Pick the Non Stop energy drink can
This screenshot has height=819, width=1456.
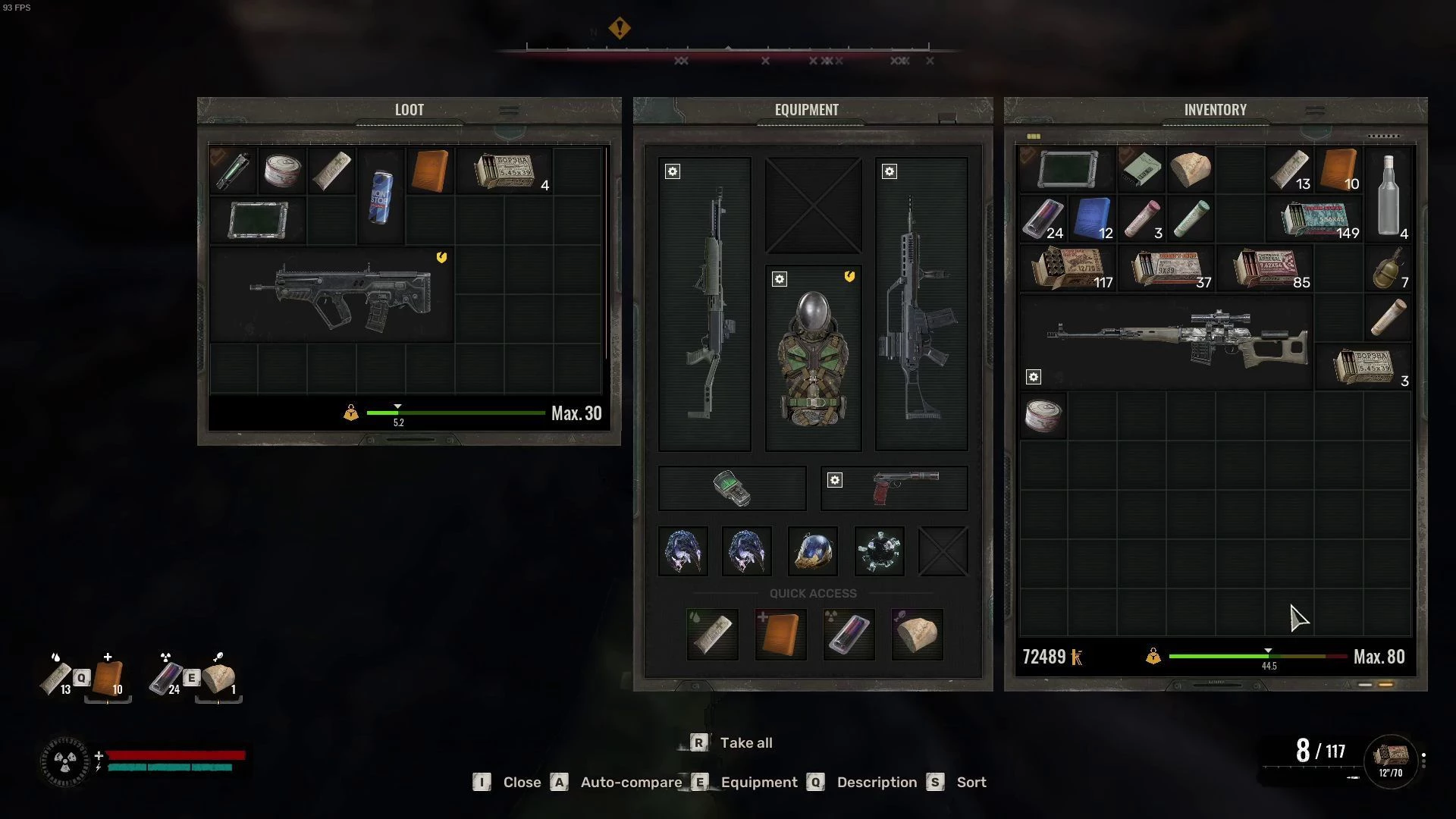coord(380,196)
